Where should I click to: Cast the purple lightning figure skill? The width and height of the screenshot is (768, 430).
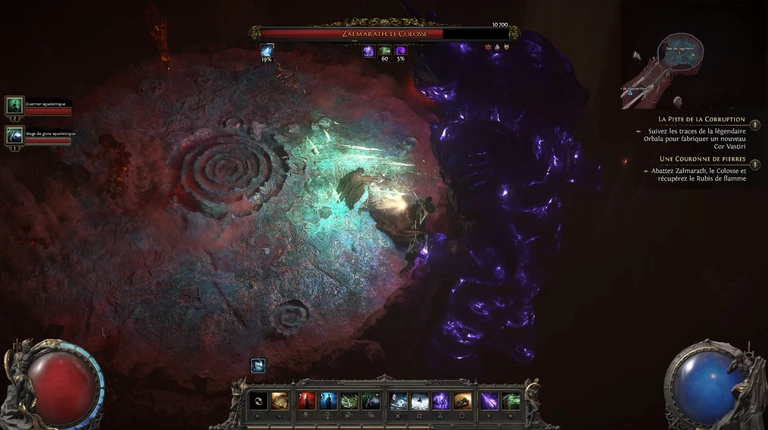coord(441,401)
